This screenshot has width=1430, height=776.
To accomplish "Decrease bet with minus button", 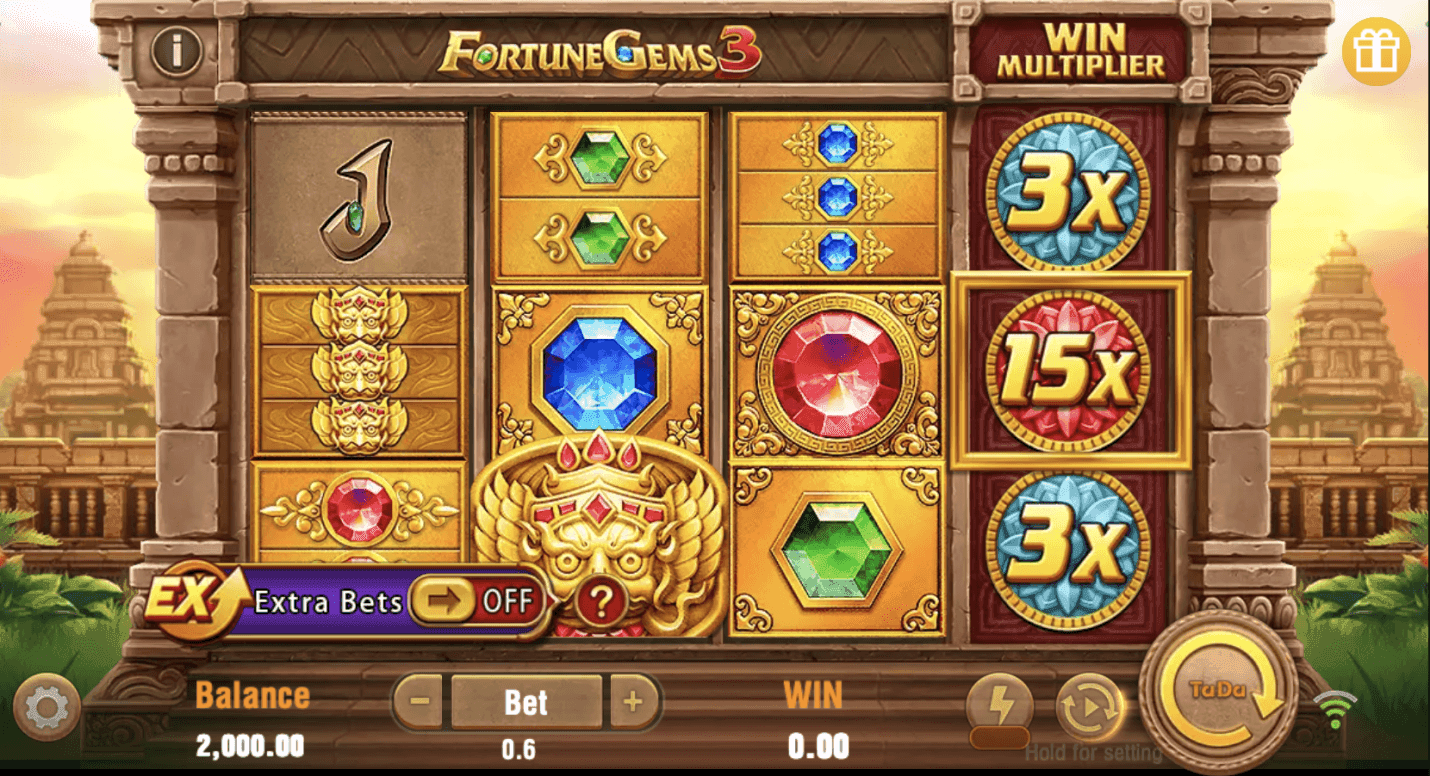I will 418,703.
